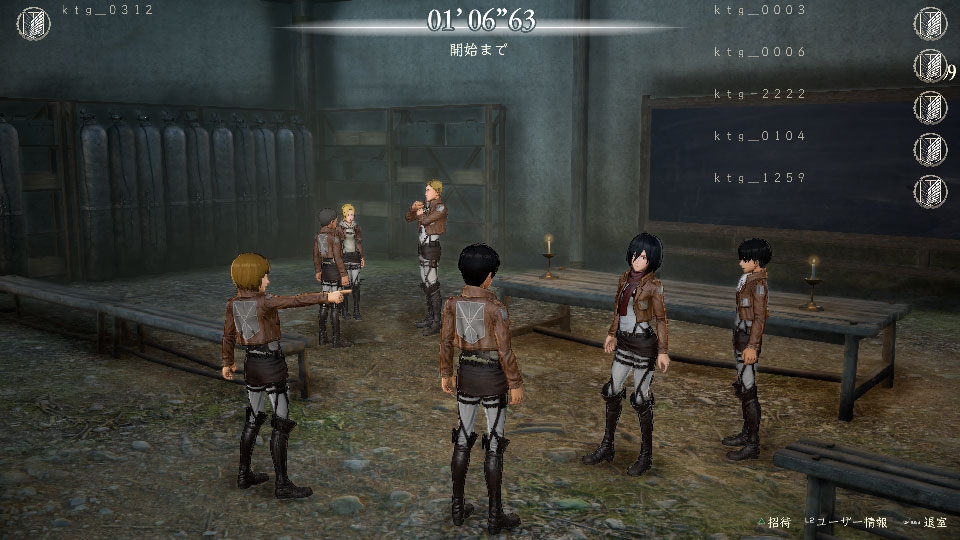Image resolution: width=960 pixels, height=540 pixels.
Task: Click the ktg-2222 player name
Action: pos(759,94)
